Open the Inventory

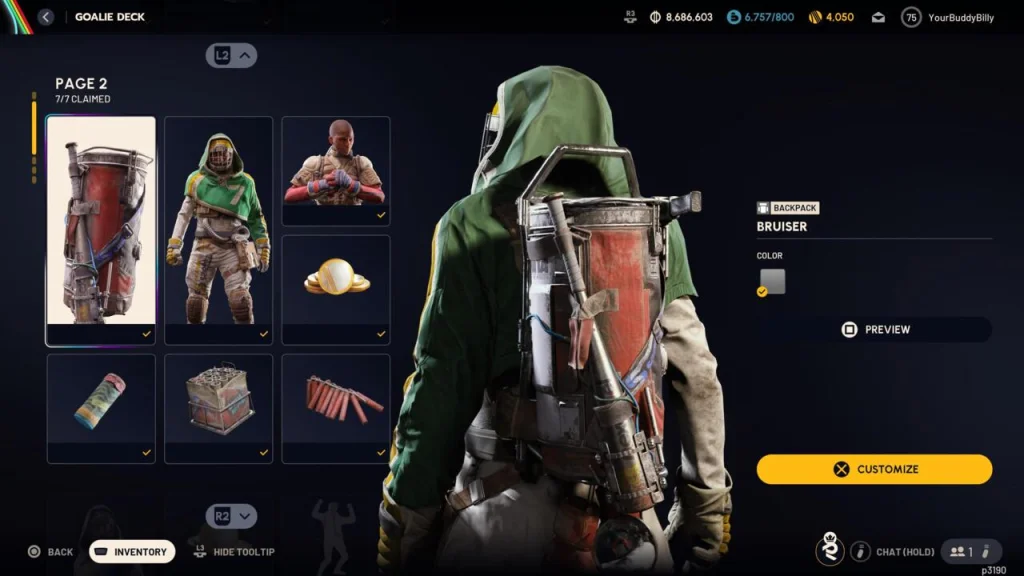pos(132,552)
